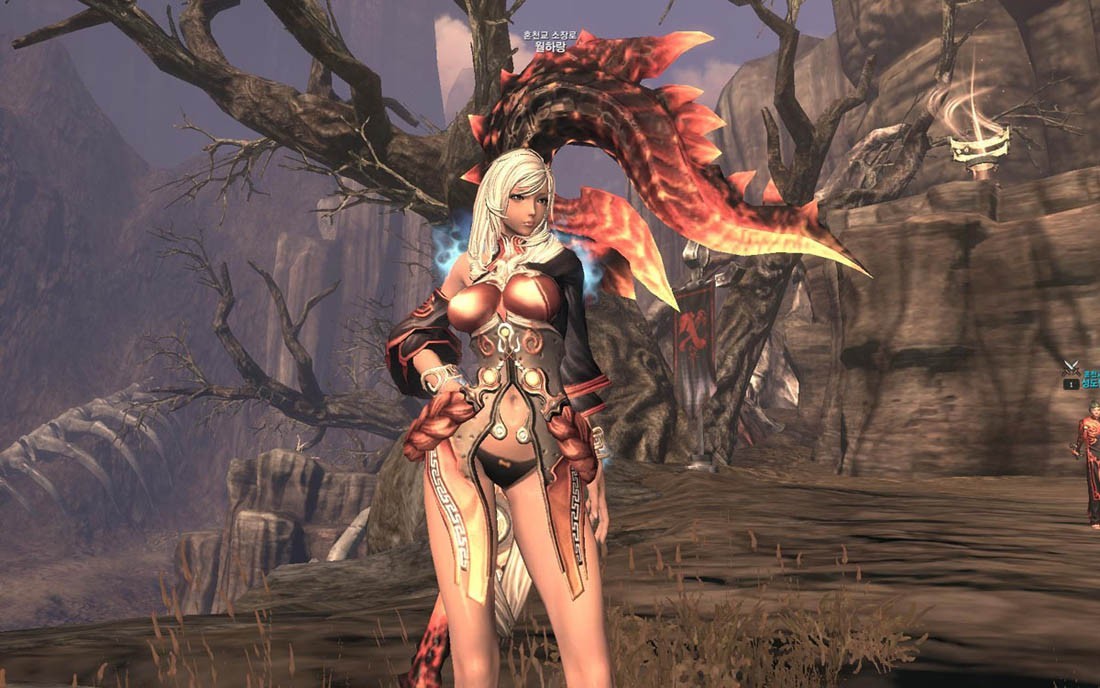
Task: Select the 월하랑 character nameplate
Action: click(x=550, y=46)
